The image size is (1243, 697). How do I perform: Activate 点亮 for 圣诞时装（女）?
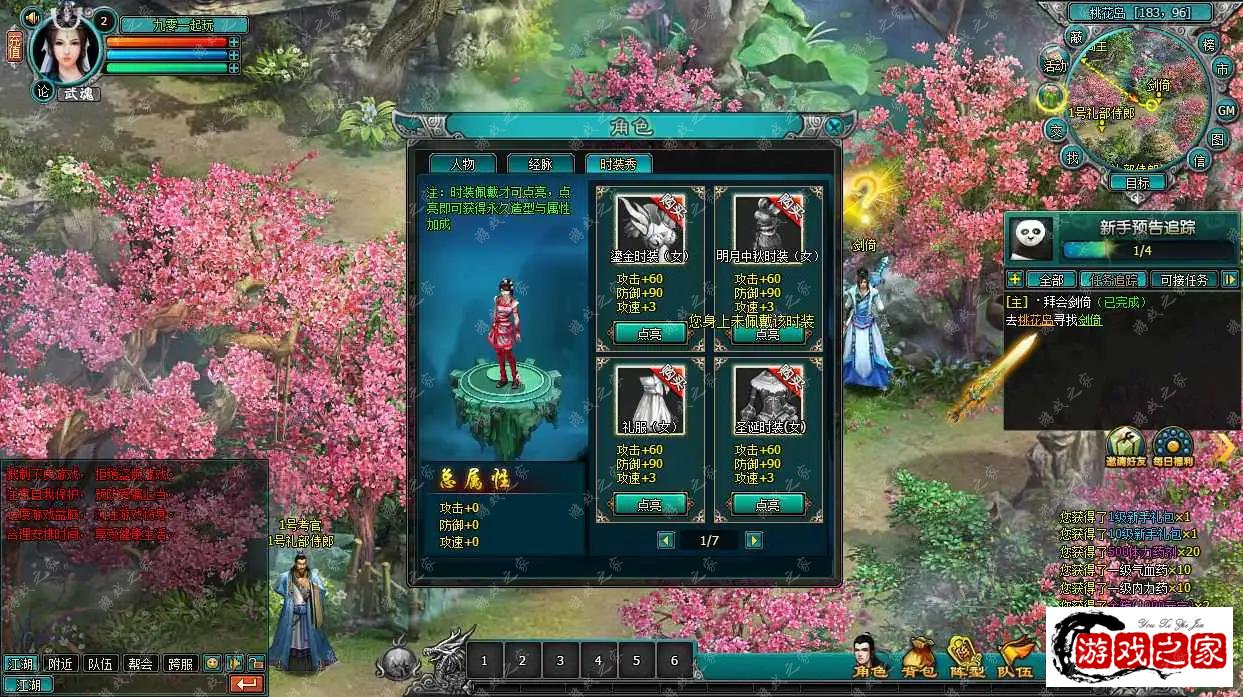click(x=767, y=505)
